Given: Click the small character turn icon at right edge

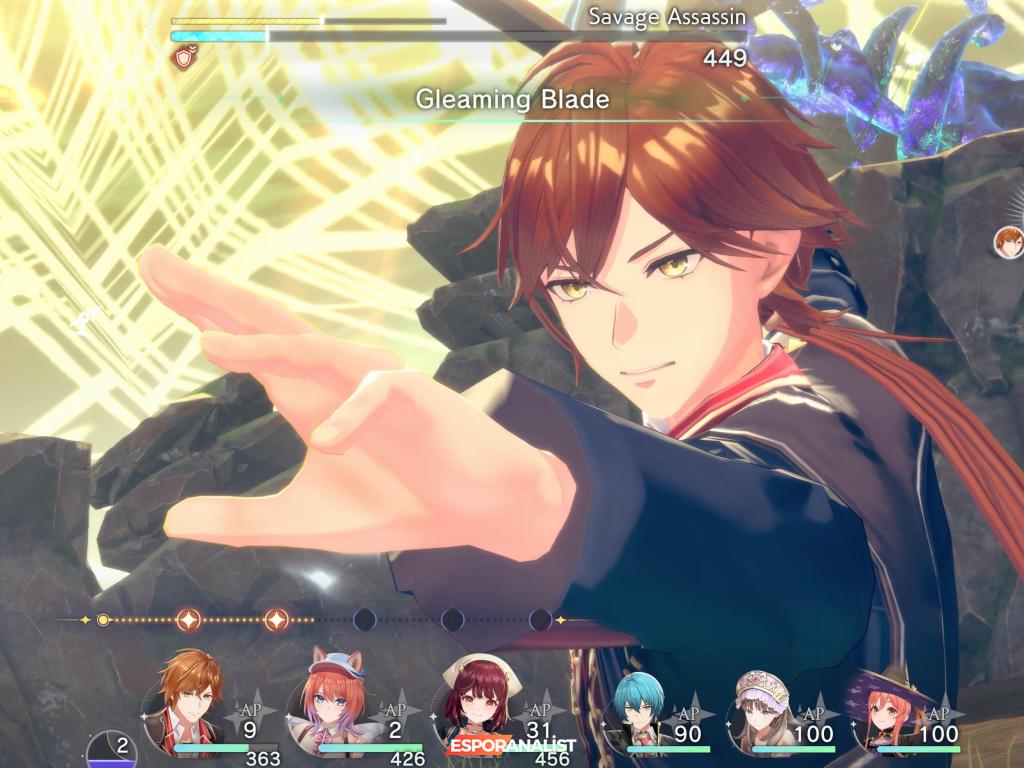Looking at the screenshot, I should click(1009, 241).
